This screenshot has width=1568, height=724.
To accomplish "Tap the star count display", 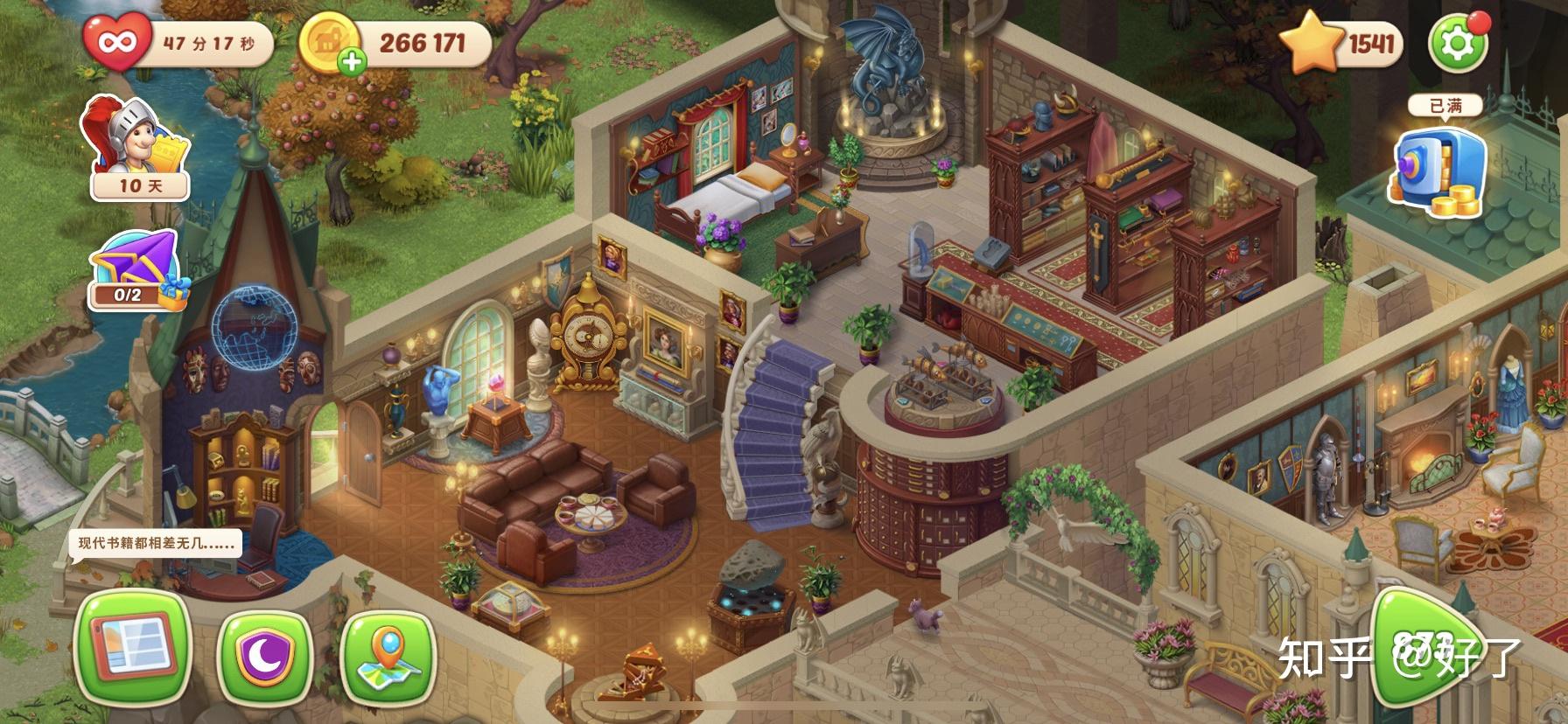I will click(1343, 43).
